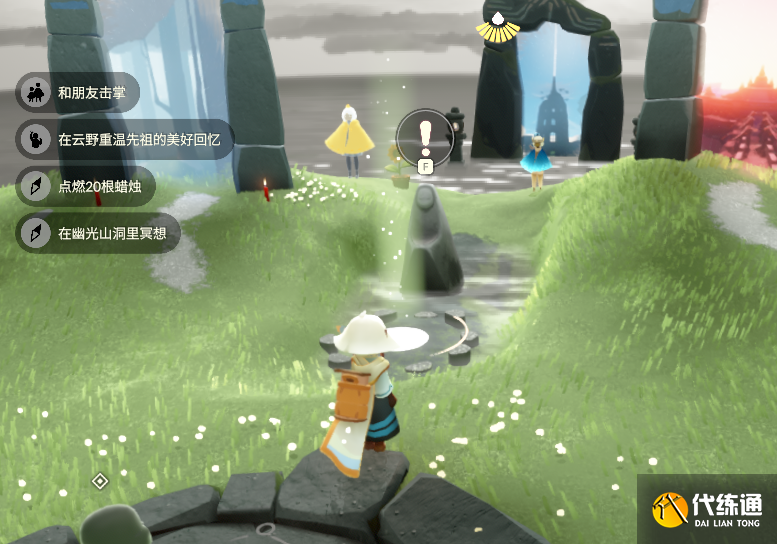Tap the exclamation mark interaction prompt
Viewport: 777px width, 544px height.
click(425, 135)
